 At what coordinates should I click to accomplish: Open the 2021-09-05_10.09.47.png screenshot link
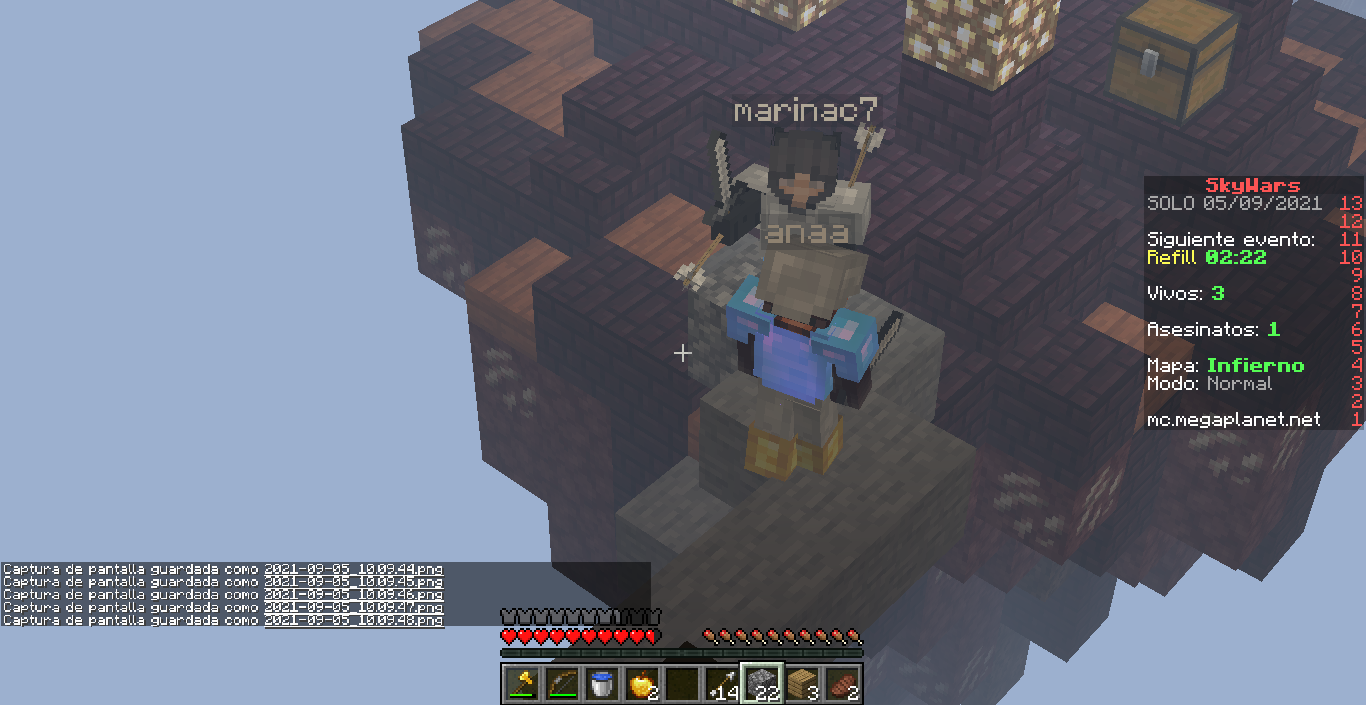353,608
